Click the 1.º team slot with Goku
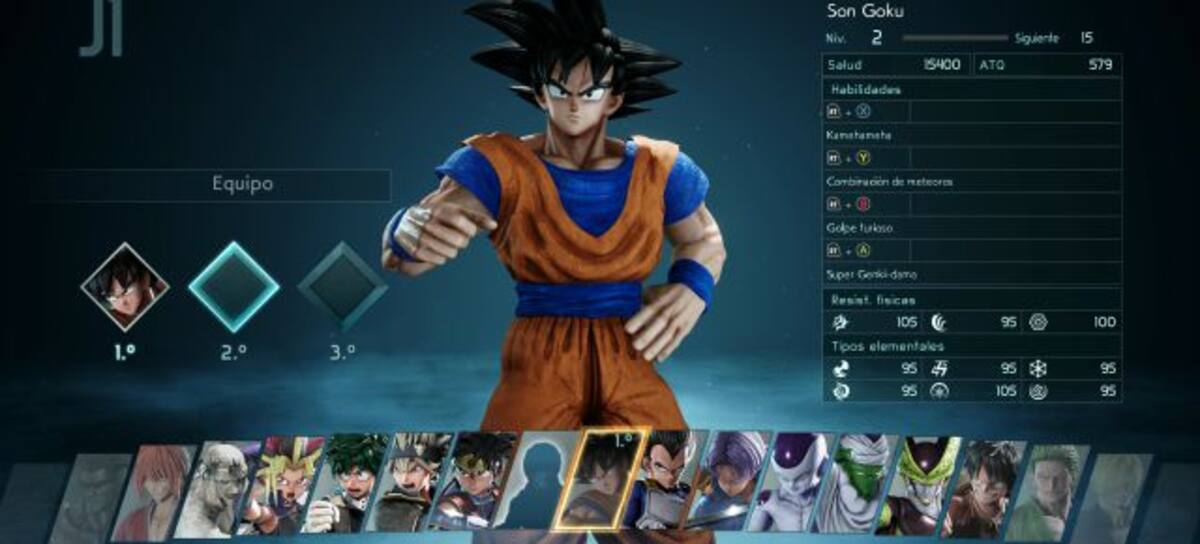The image size is (1200, 544). tap(125, 286)
